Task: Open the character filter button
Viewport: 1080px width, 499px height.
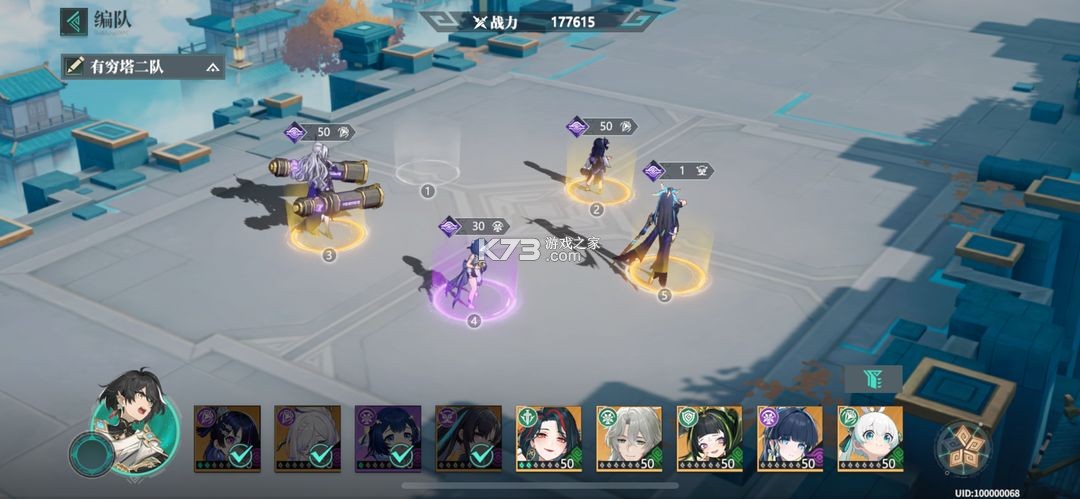Action: (x=873, y=378)
